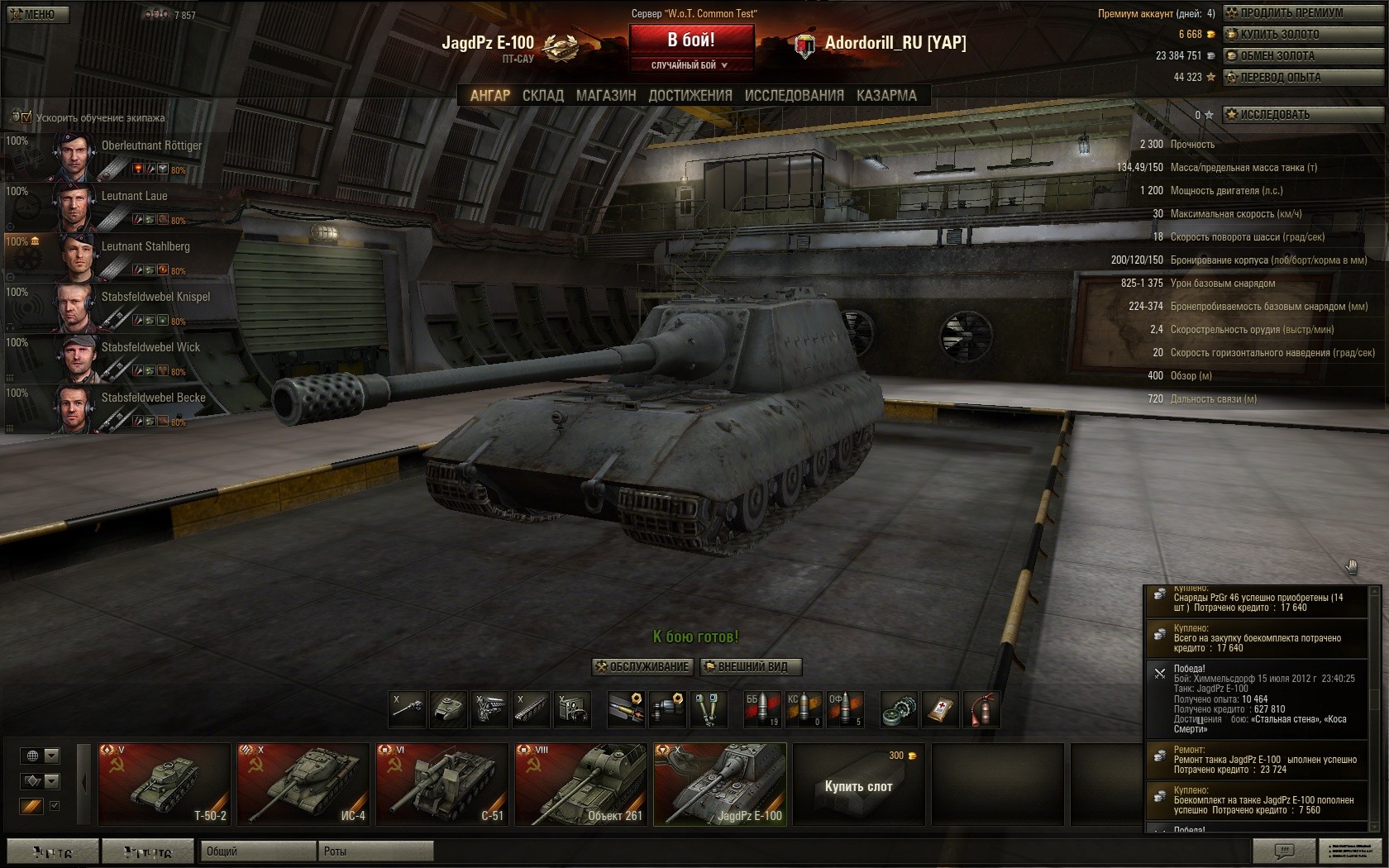Go to the ИССЛЕДОВАНИЯ tab
Image resolution: width=1389 pixels, height=868 pixels.
click(794, 96)
